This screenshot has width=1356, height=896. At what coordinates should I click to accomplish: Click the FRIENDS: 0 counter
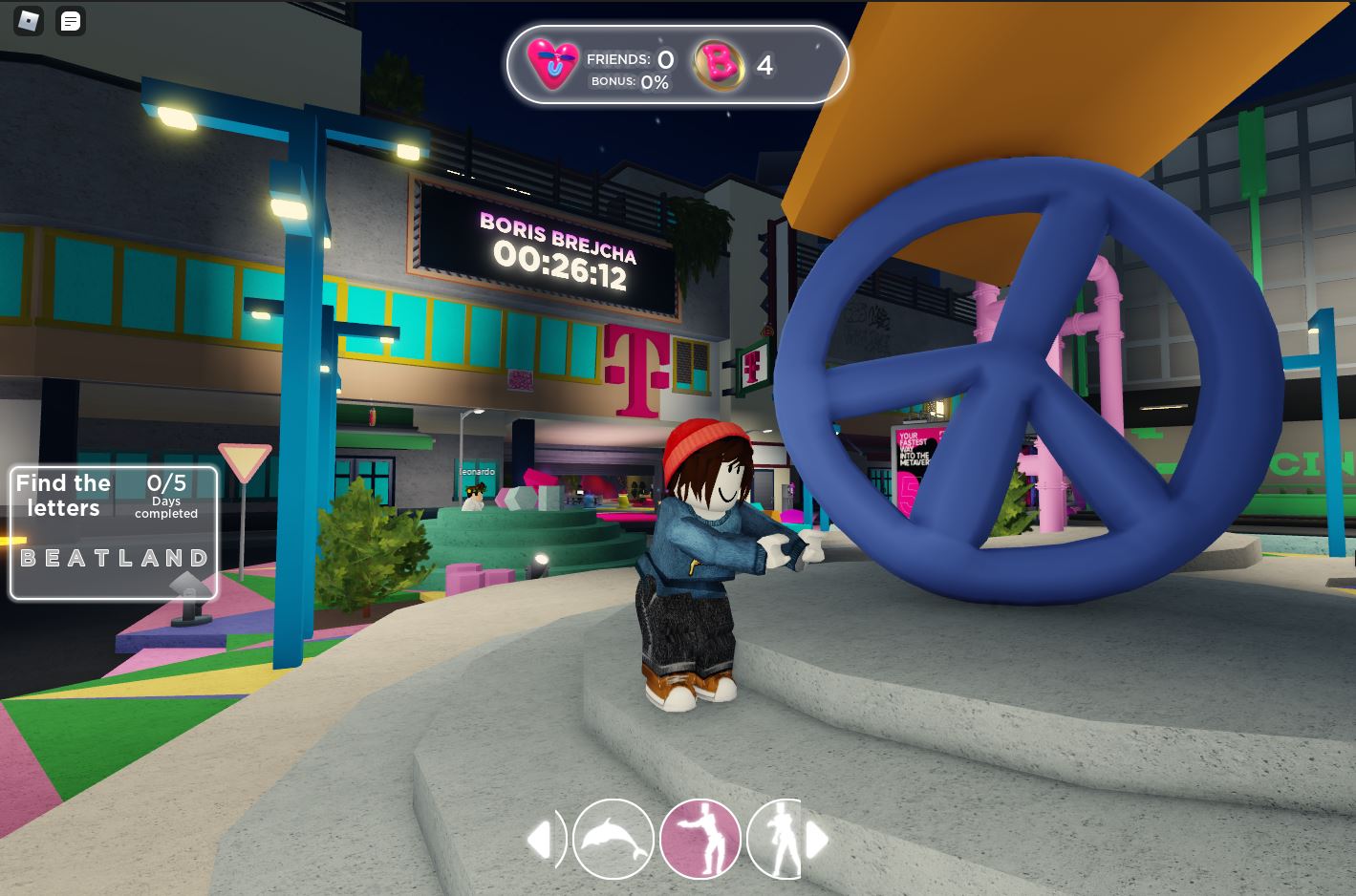click(629, 59)
